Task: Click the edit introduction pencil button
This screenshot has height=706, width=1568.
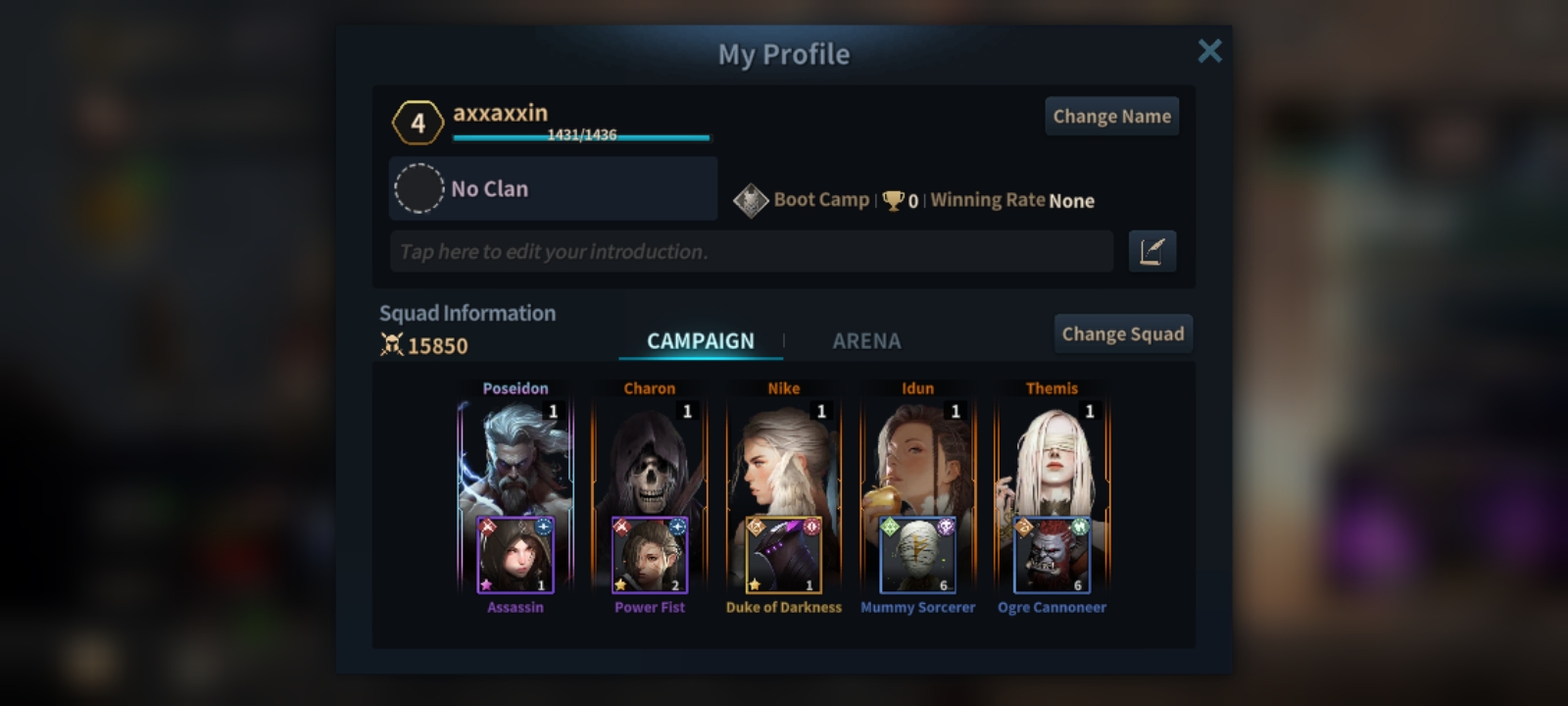Action: (1151, 252)
